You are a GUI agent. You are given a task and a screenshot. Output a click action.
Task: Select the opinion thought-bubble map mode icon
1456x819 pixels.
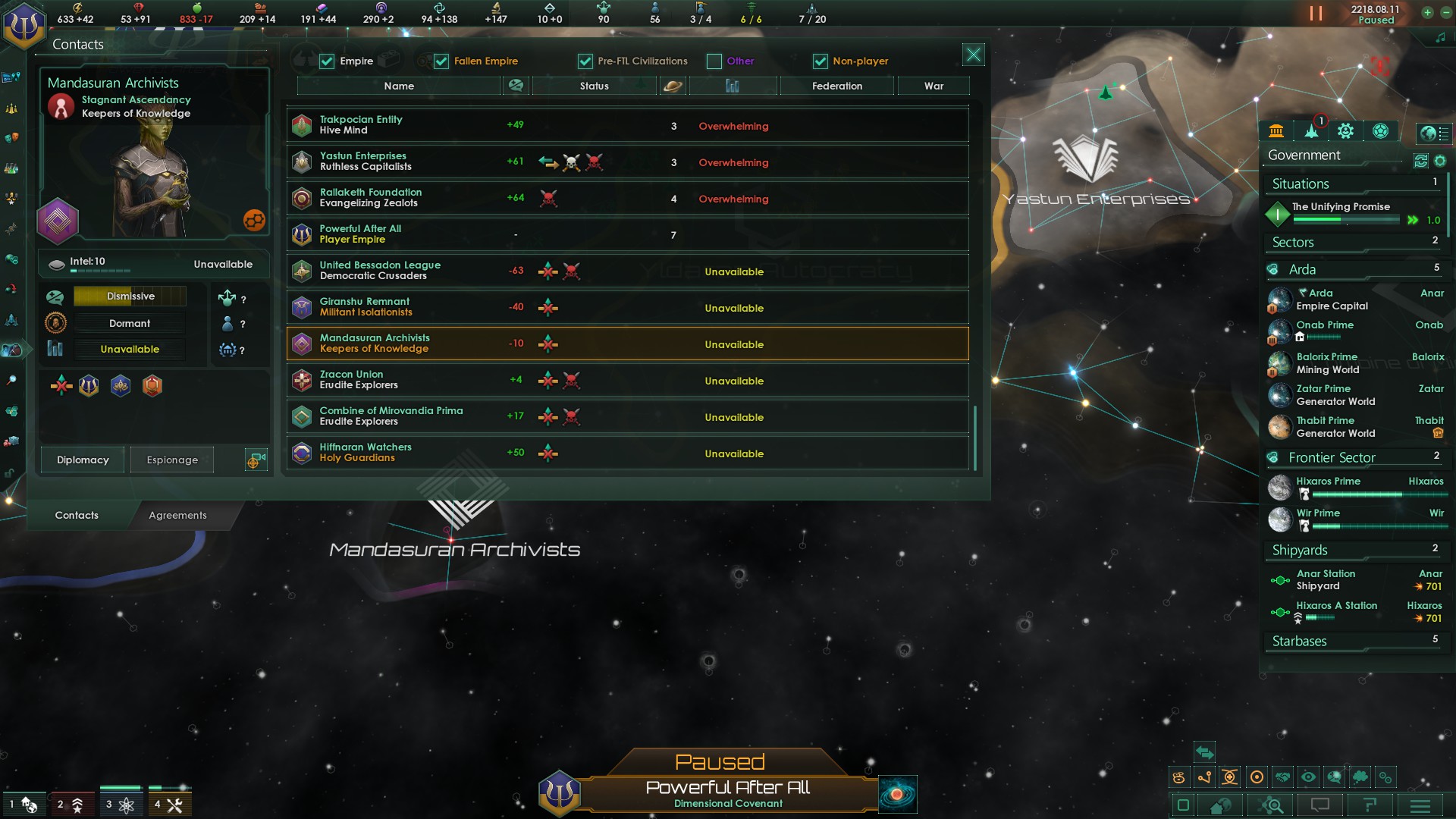click(x=1358, y=777)
